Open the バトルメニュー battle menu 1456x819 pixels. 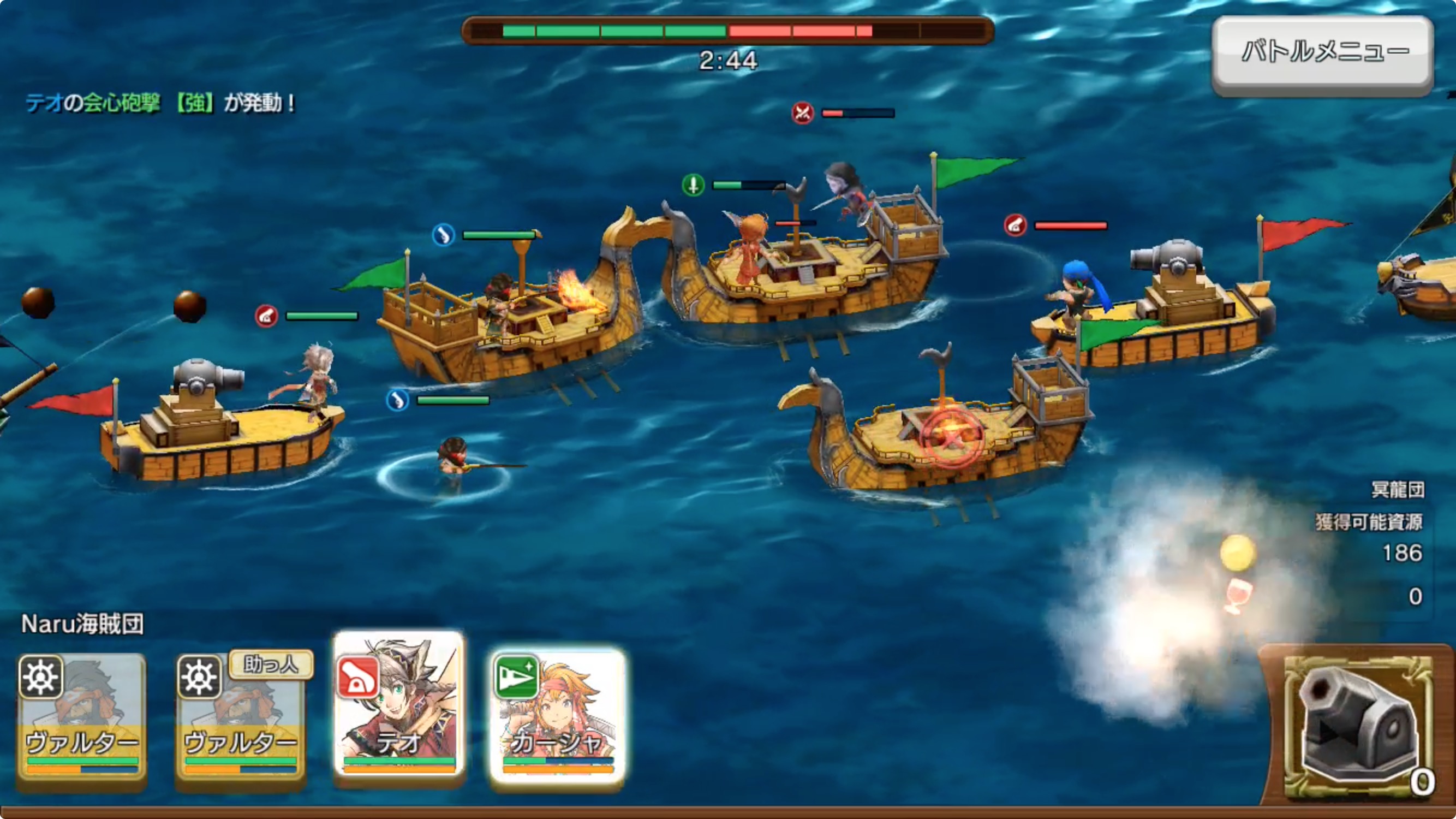1322,54
